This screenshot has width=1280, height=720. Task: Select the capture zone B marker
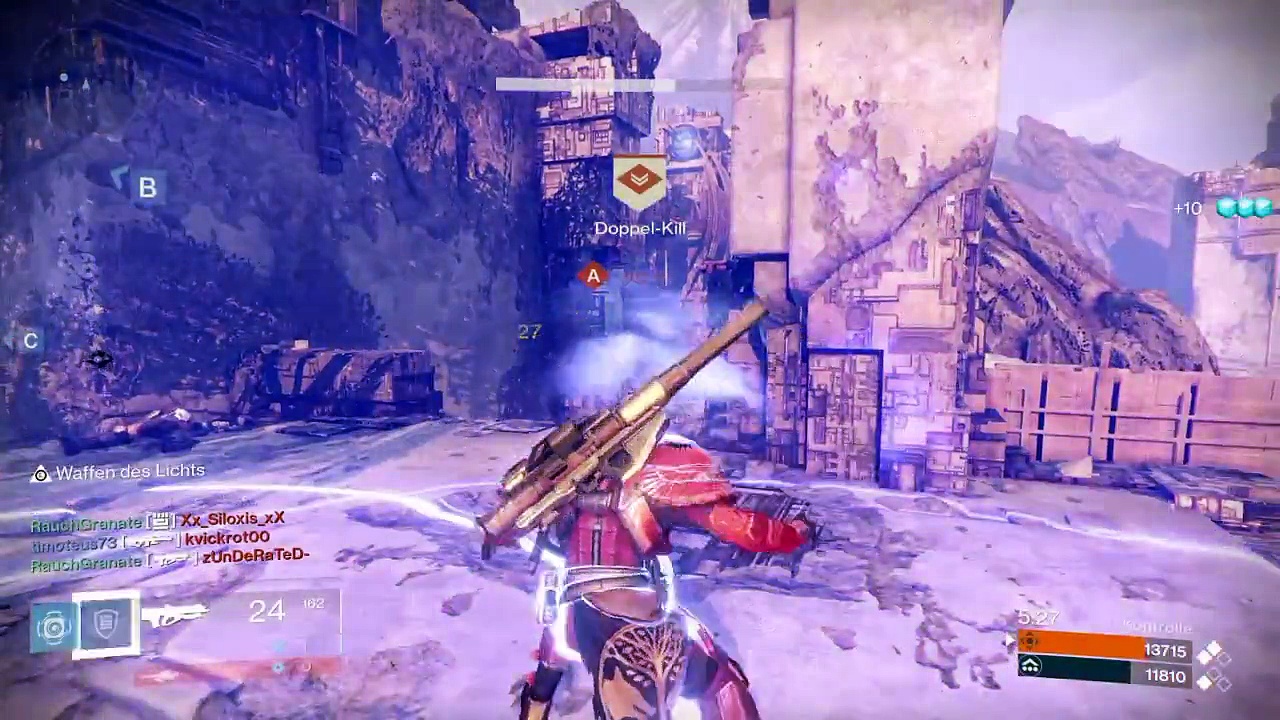pos(147,187)
